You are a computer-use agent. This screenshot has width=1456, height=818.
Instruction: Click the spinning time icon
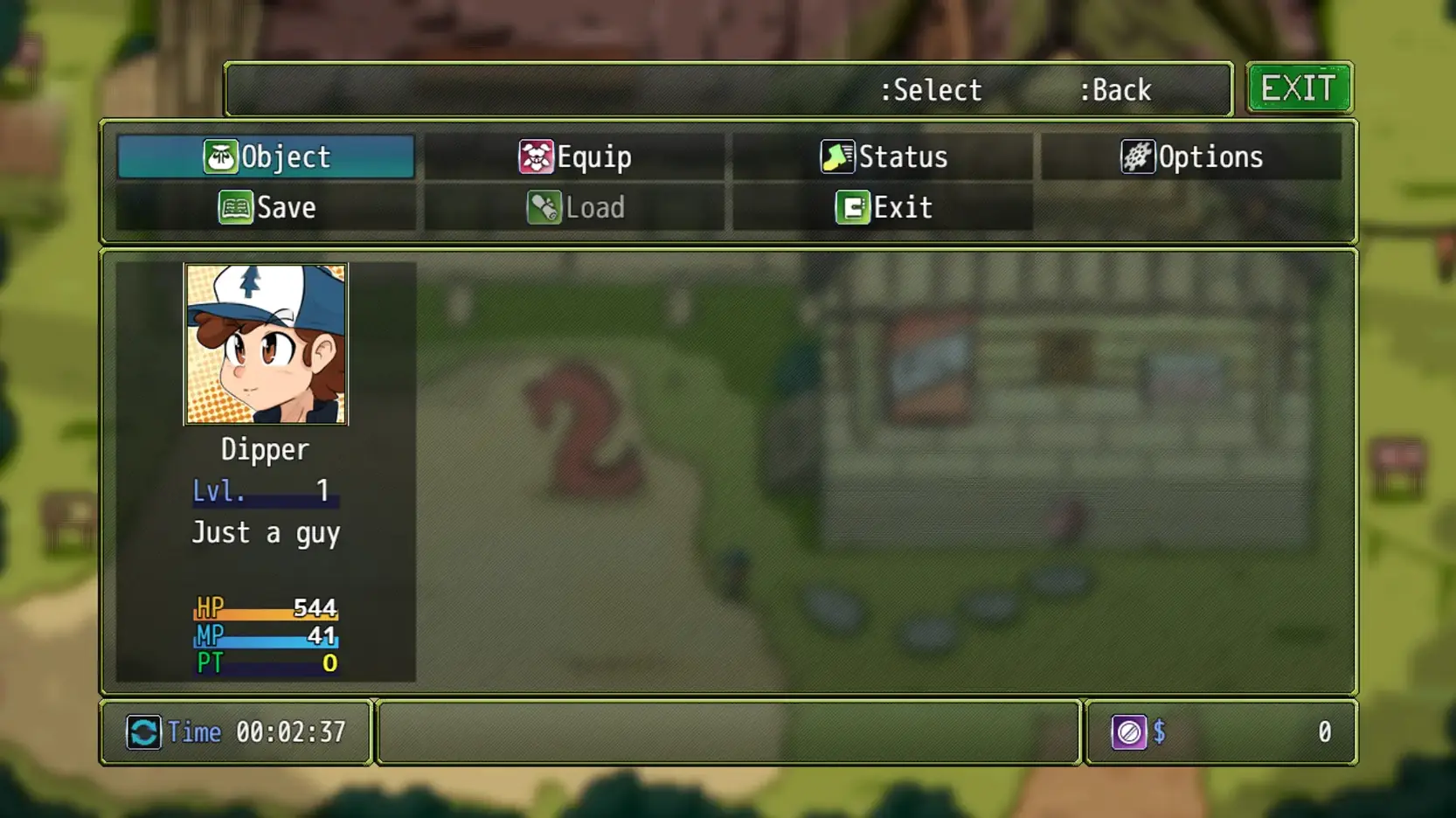pyautogui.click(x=145, y=732)
